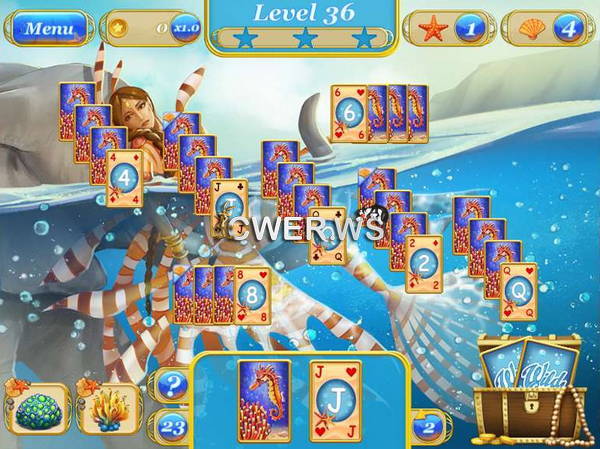This screenshot has width=600, height=449.
Task: Click the Jack of hearts waste card
Action: (x=335, y=400)
